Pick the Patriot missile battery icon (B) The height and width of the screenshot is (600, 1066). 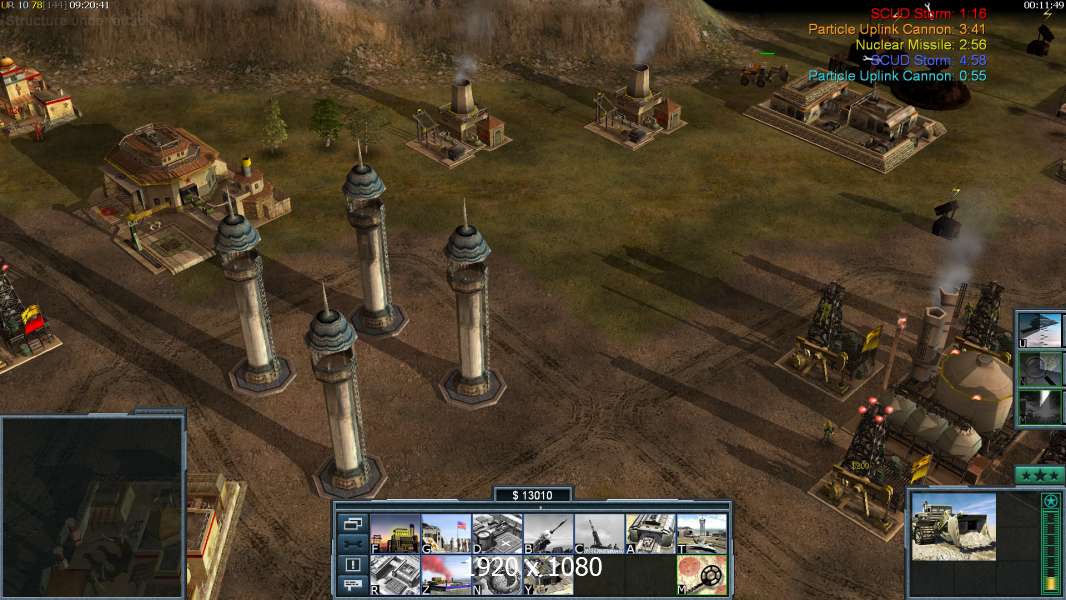(x=548, y=533)
